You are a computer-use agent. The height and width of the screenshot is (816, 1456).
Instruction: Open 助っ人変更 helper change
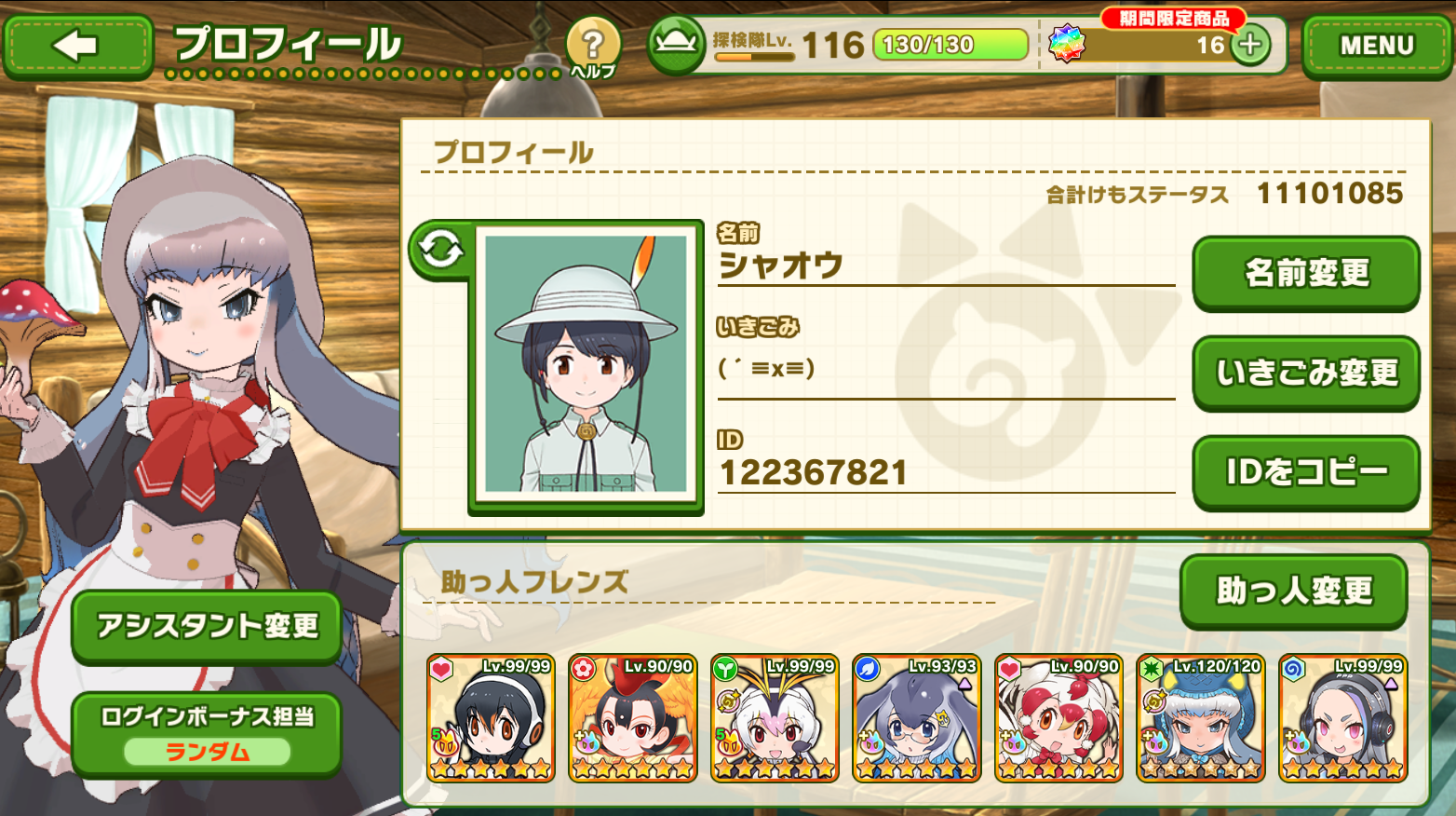1293,591
